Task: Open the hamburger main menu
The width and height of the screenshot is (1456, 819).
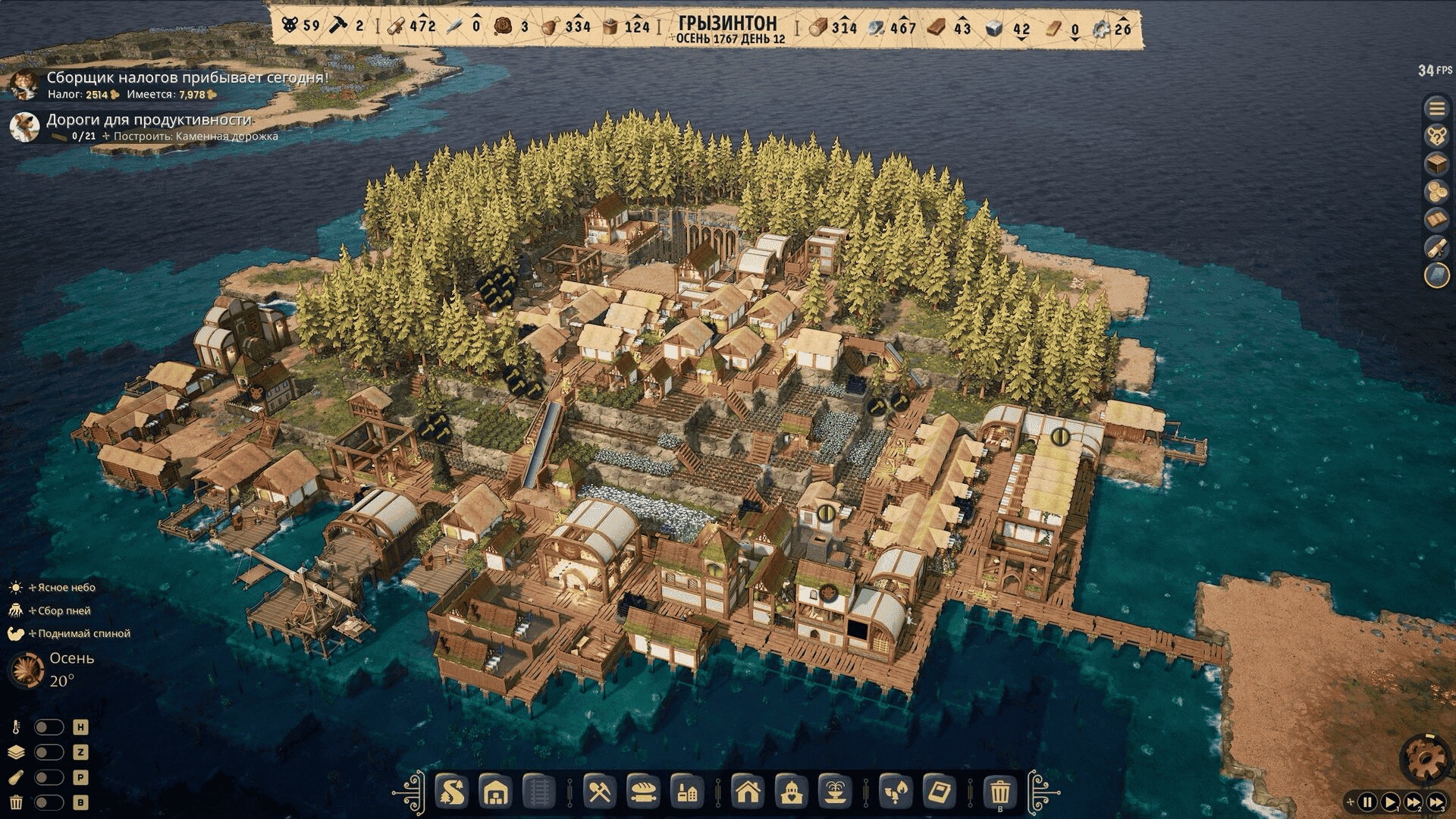Action: [x=1436, y=108]
